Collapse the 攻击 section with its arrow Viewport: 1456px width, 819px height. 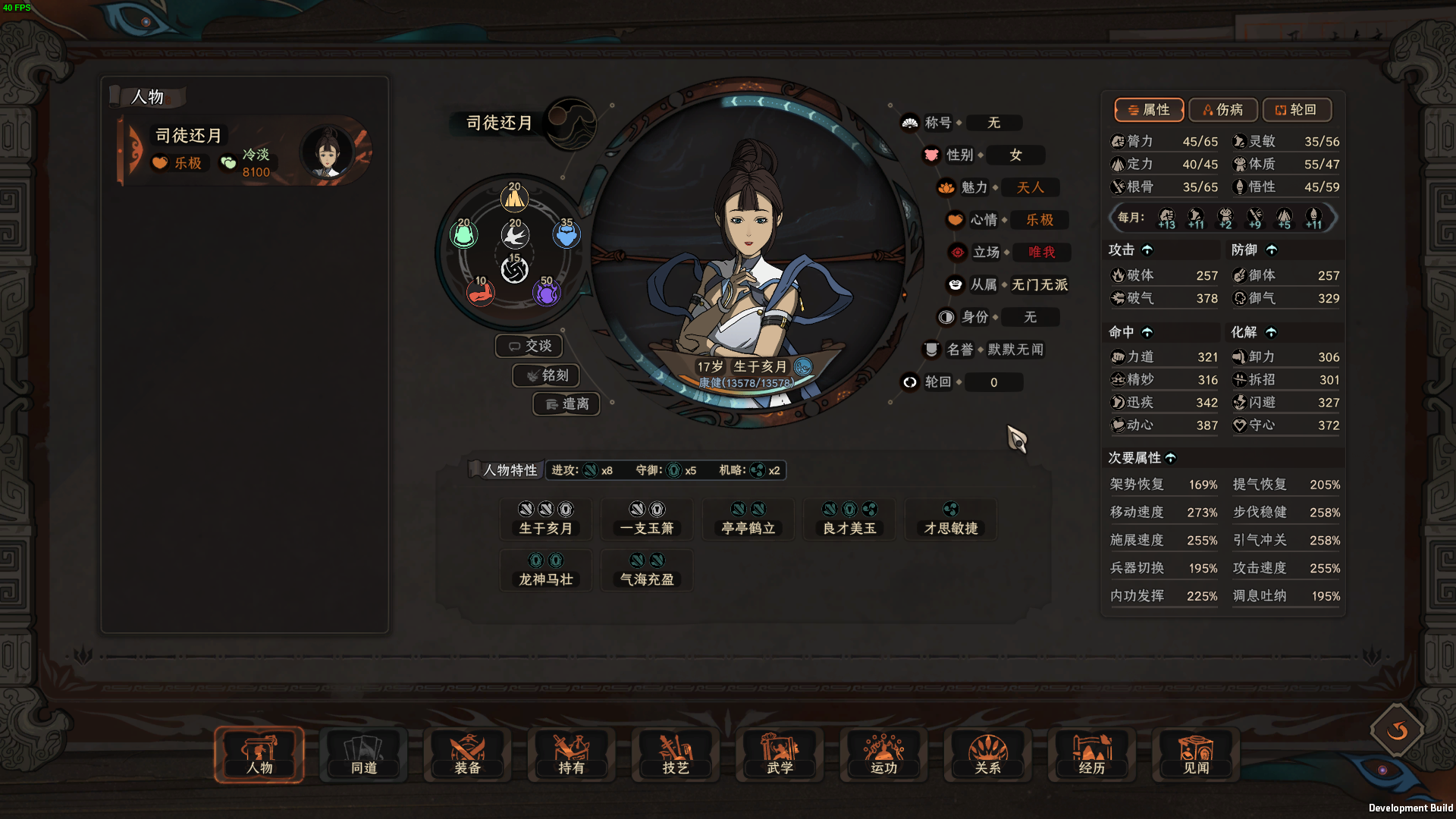pyautogui.click(x=1148, y=249)
